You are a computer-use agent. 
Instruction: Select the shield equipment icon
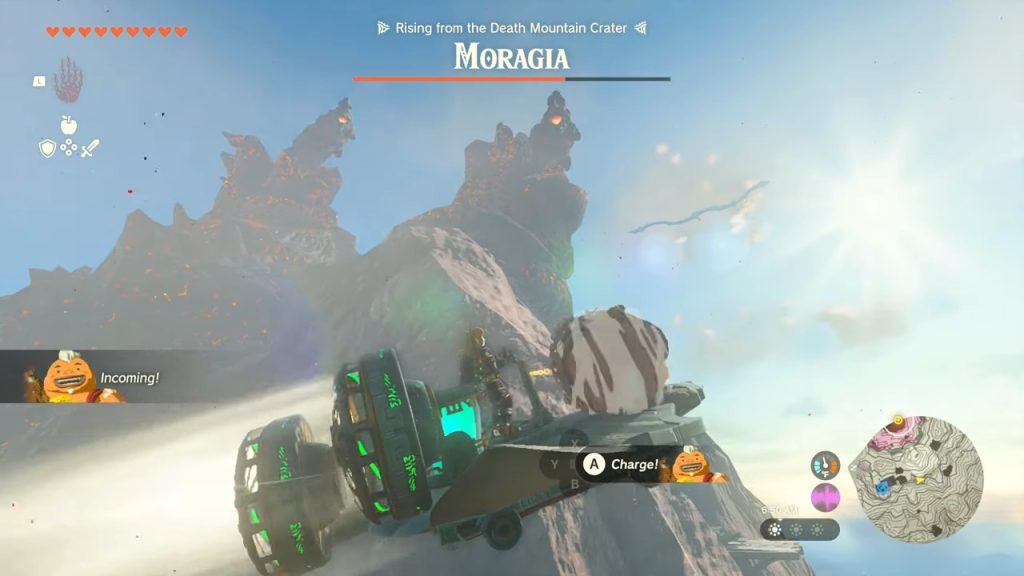click(x=47, y=148)
